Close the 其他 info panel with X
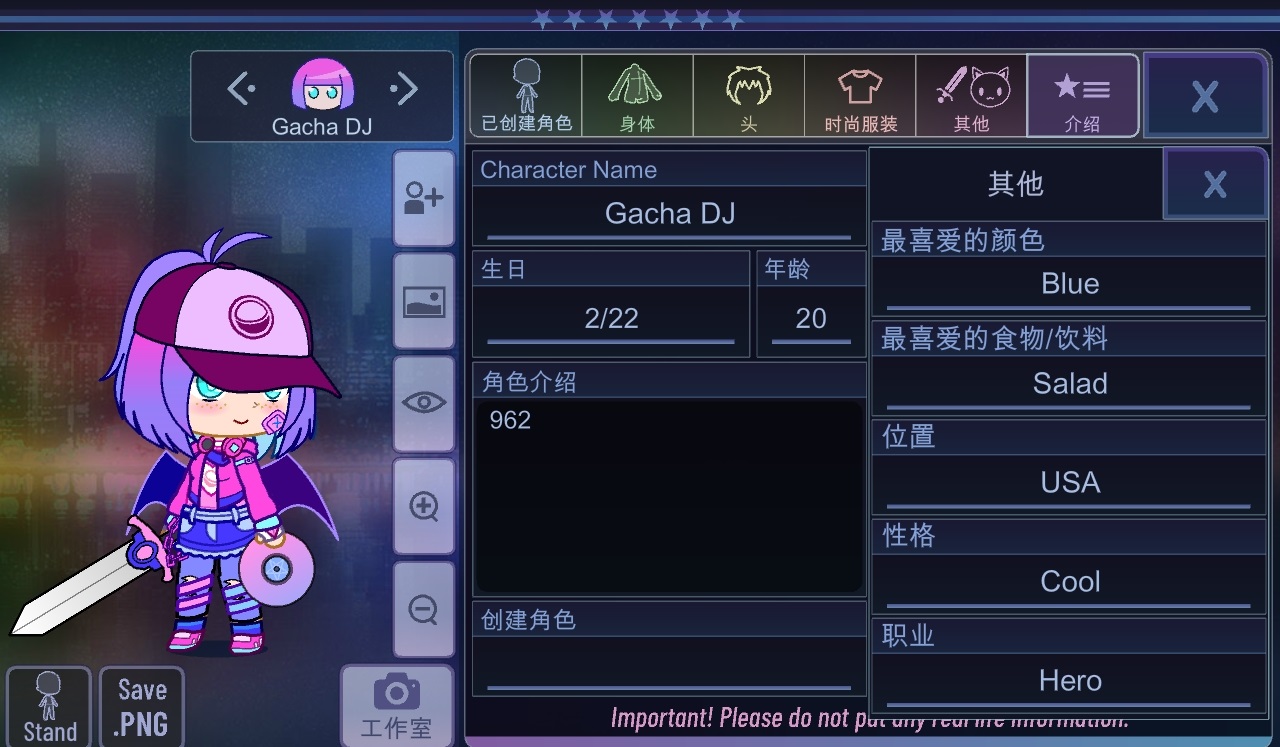 (1214, 184)
